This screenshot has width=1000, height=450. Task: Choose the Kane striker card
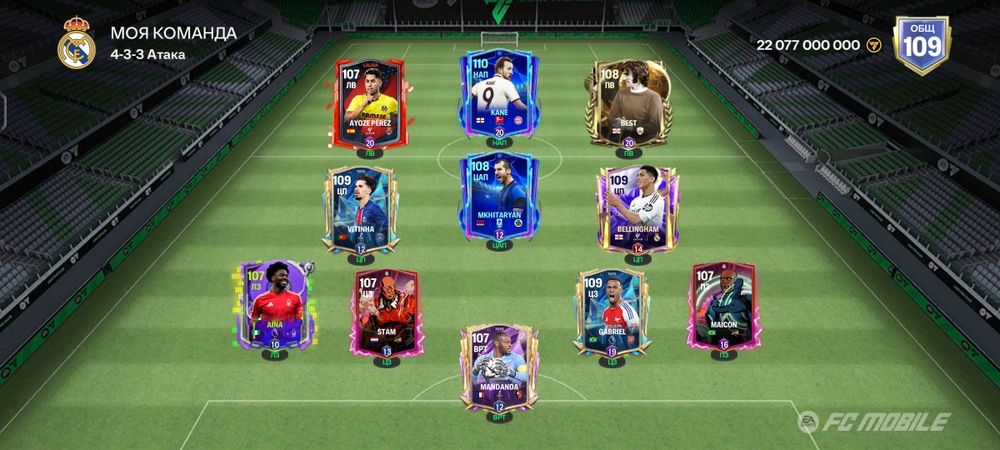[499, 97]
